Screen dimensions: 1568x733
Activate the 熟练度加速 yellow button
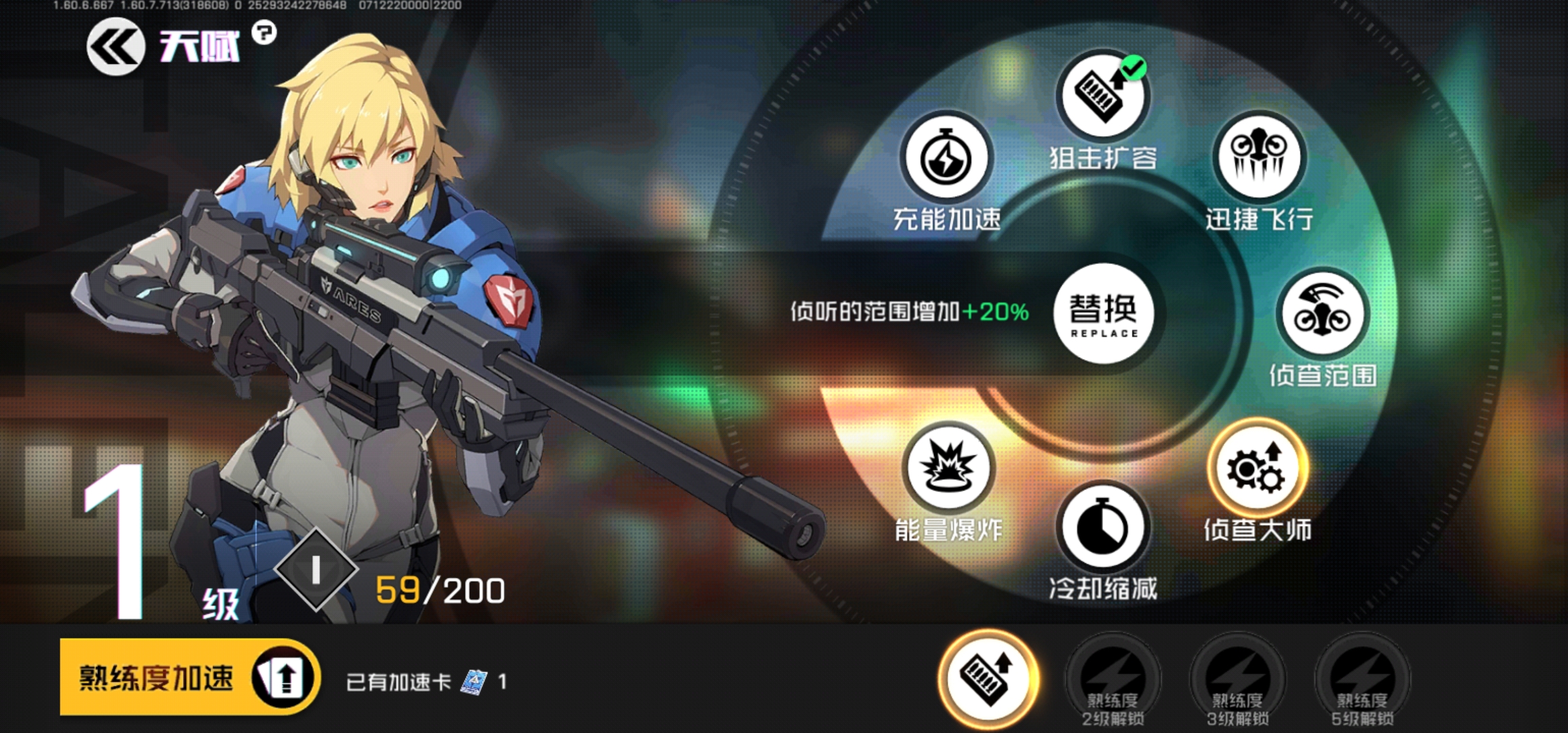pyautogui.click(x=189, y=677)
